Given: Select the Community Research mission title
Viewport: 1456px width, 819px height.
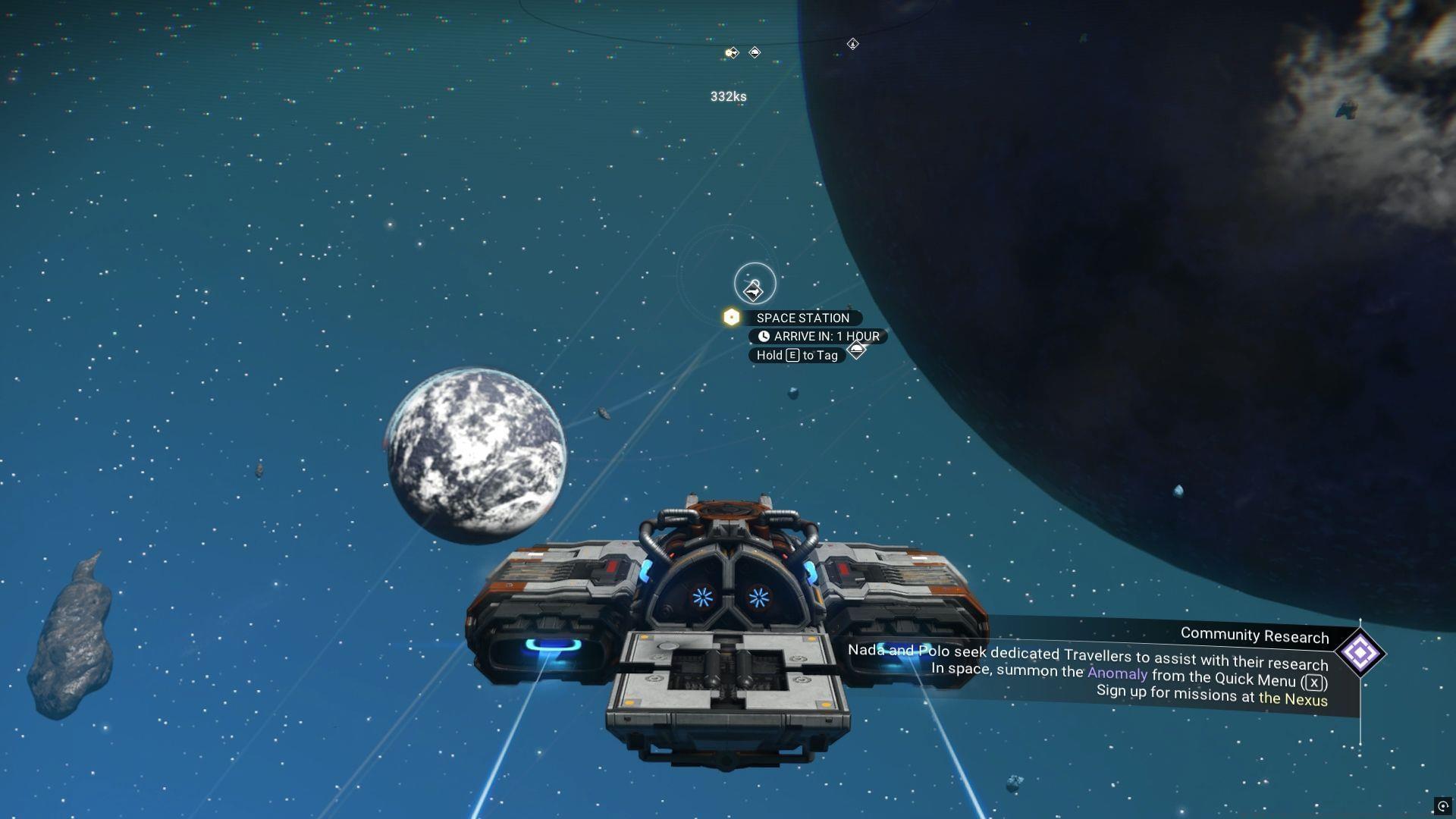Looking at the screenshot, I should click(1255, 637).
